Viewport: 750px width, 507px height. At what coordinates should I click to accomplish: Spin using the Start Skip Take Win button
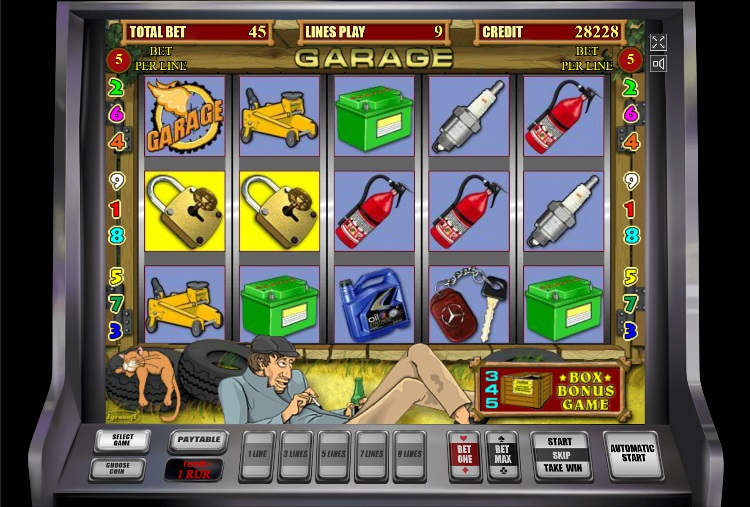pyautogui.click(x=561, y=455)
